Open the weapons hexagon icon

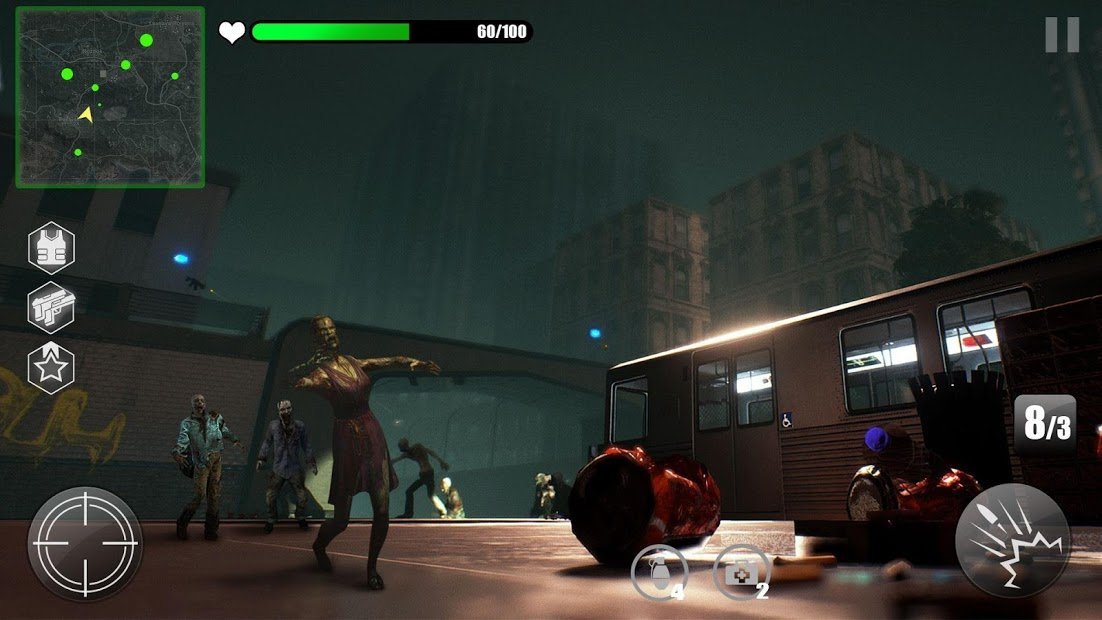[50, 308]
